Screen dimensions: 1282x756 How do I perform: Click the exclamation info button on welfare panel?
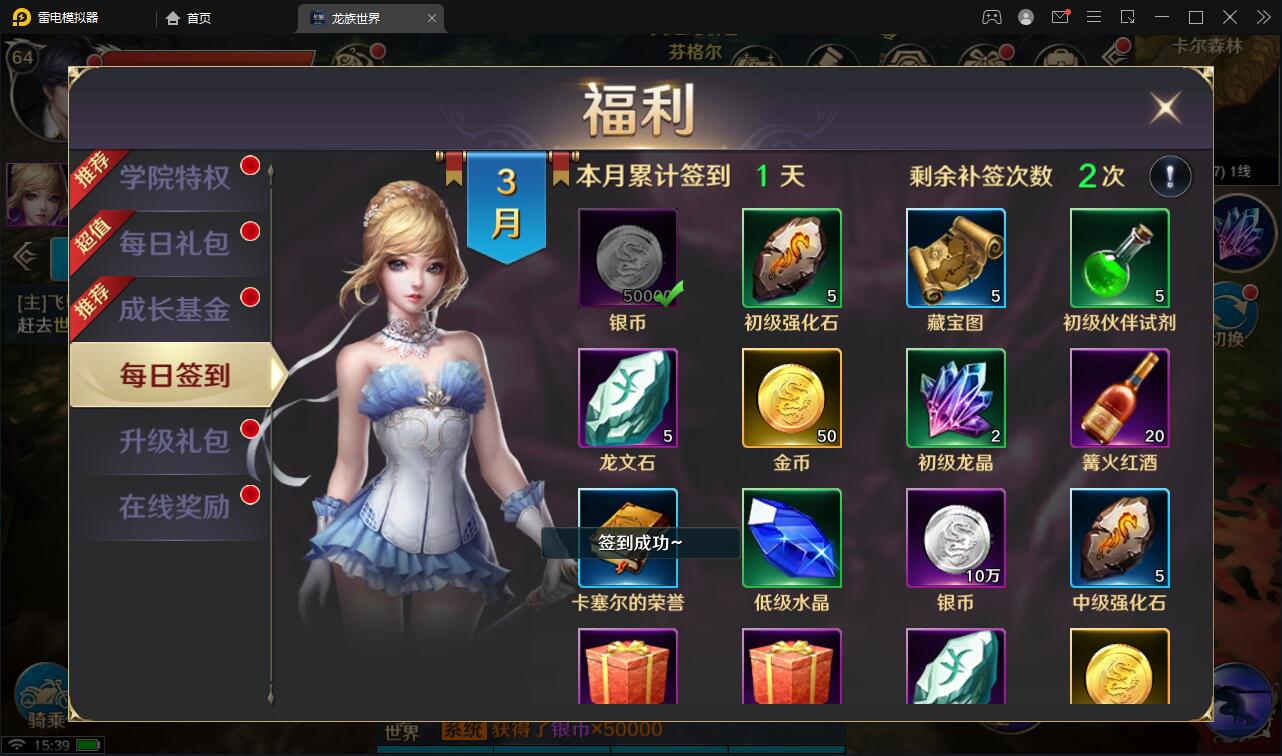[1170, 175]
